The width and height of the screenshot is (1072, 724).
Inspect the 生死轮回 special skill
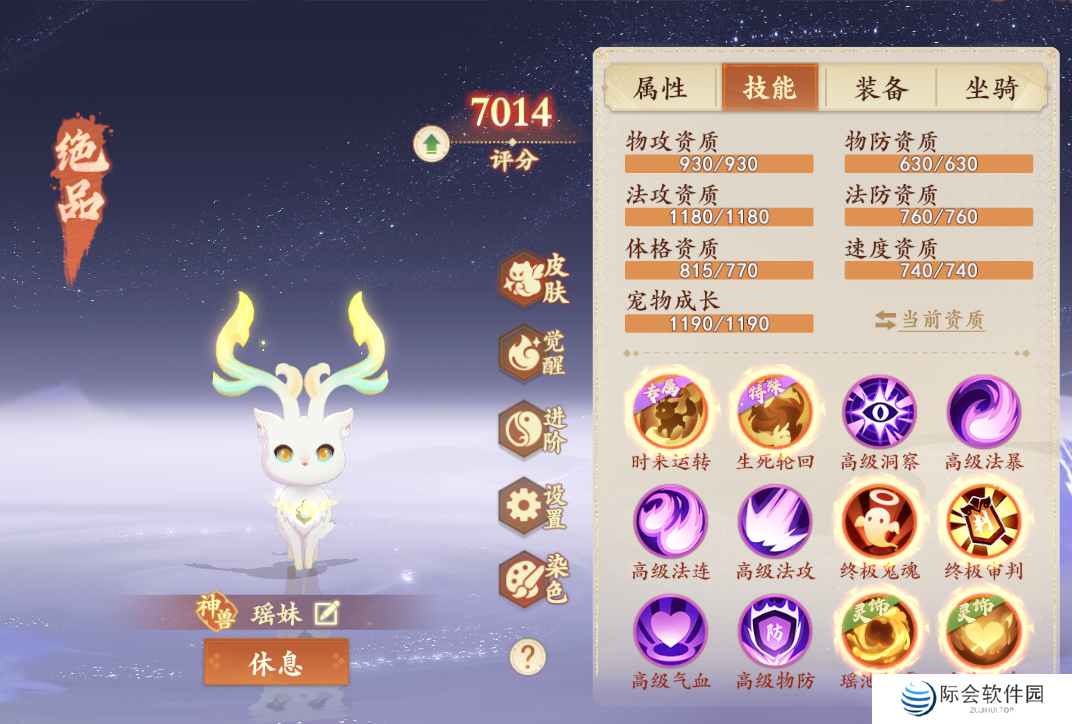pyautogui.click(x=775, y=412)
